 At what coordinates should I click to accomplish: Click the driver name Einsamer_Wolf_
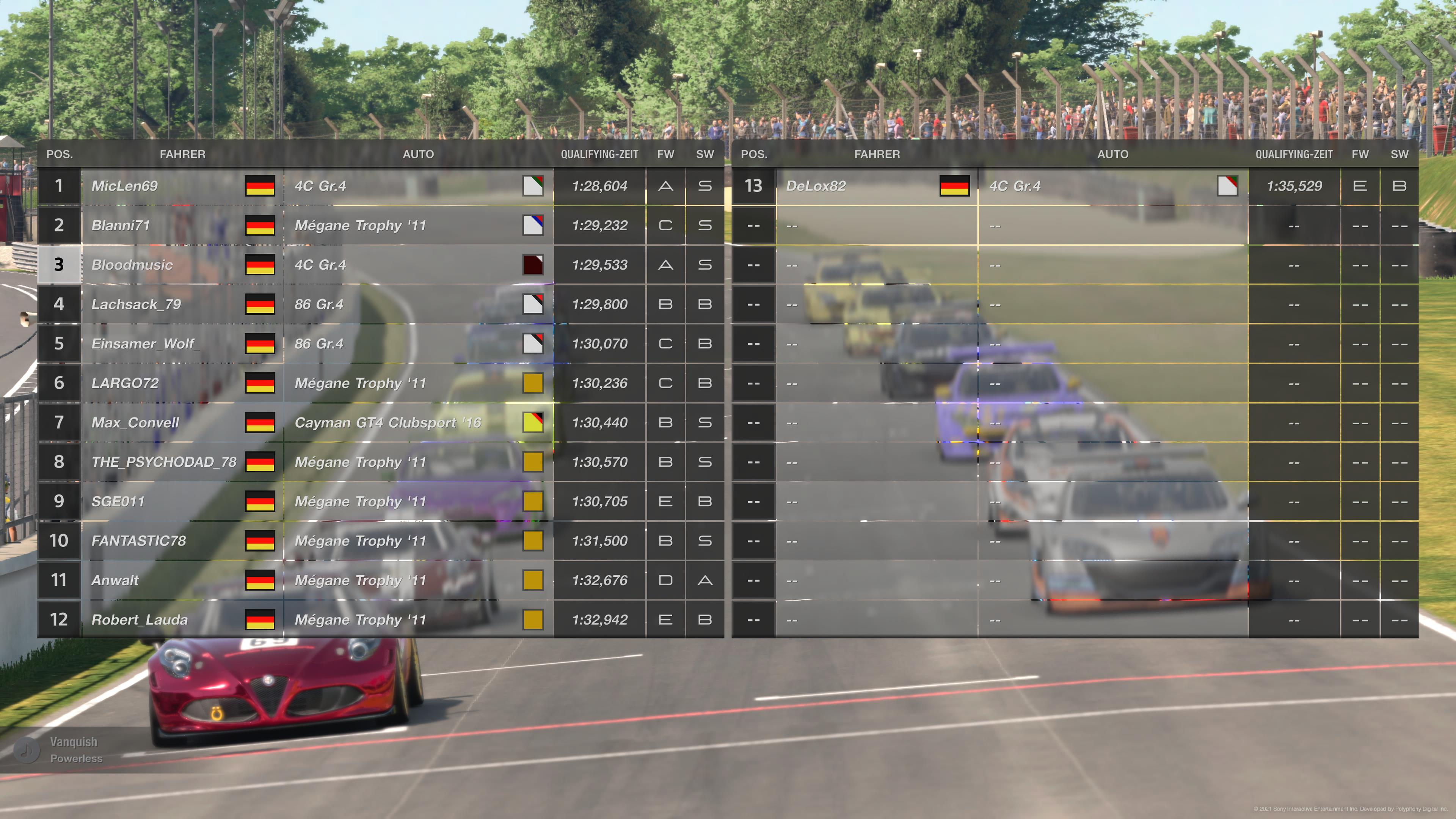(146, 343)
